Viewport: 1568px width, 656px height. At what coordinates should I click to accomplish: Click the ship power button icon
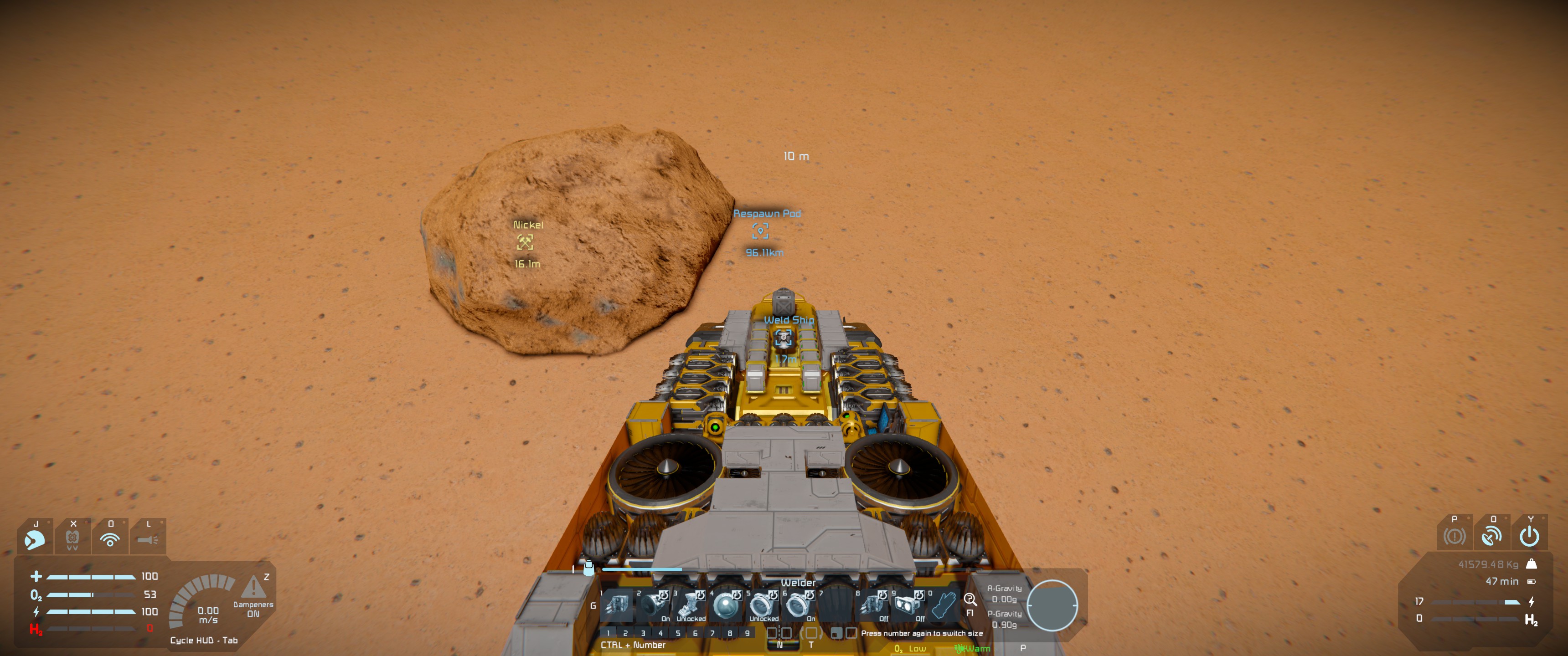[x=1529, y=536]
